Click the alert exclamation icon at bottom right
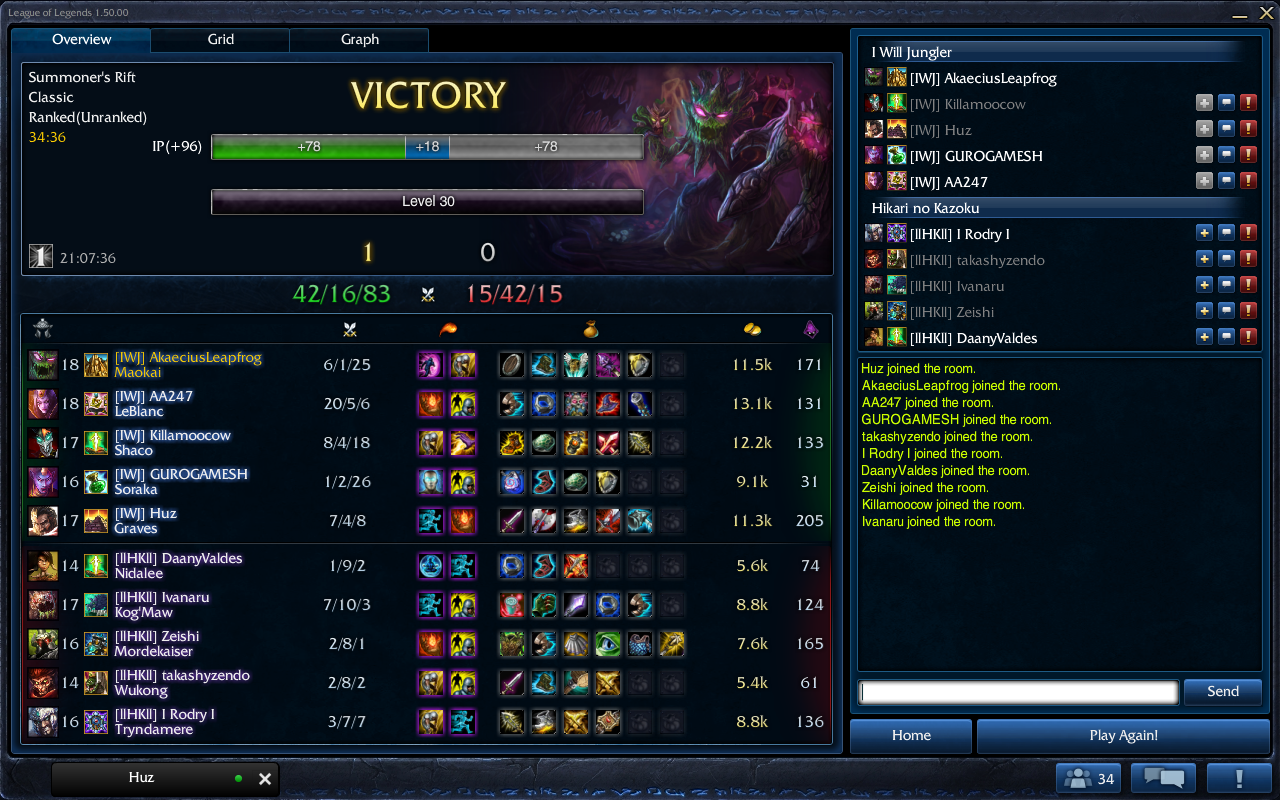This screenshot has height=800, width=1280. [x=1240, y=777]
